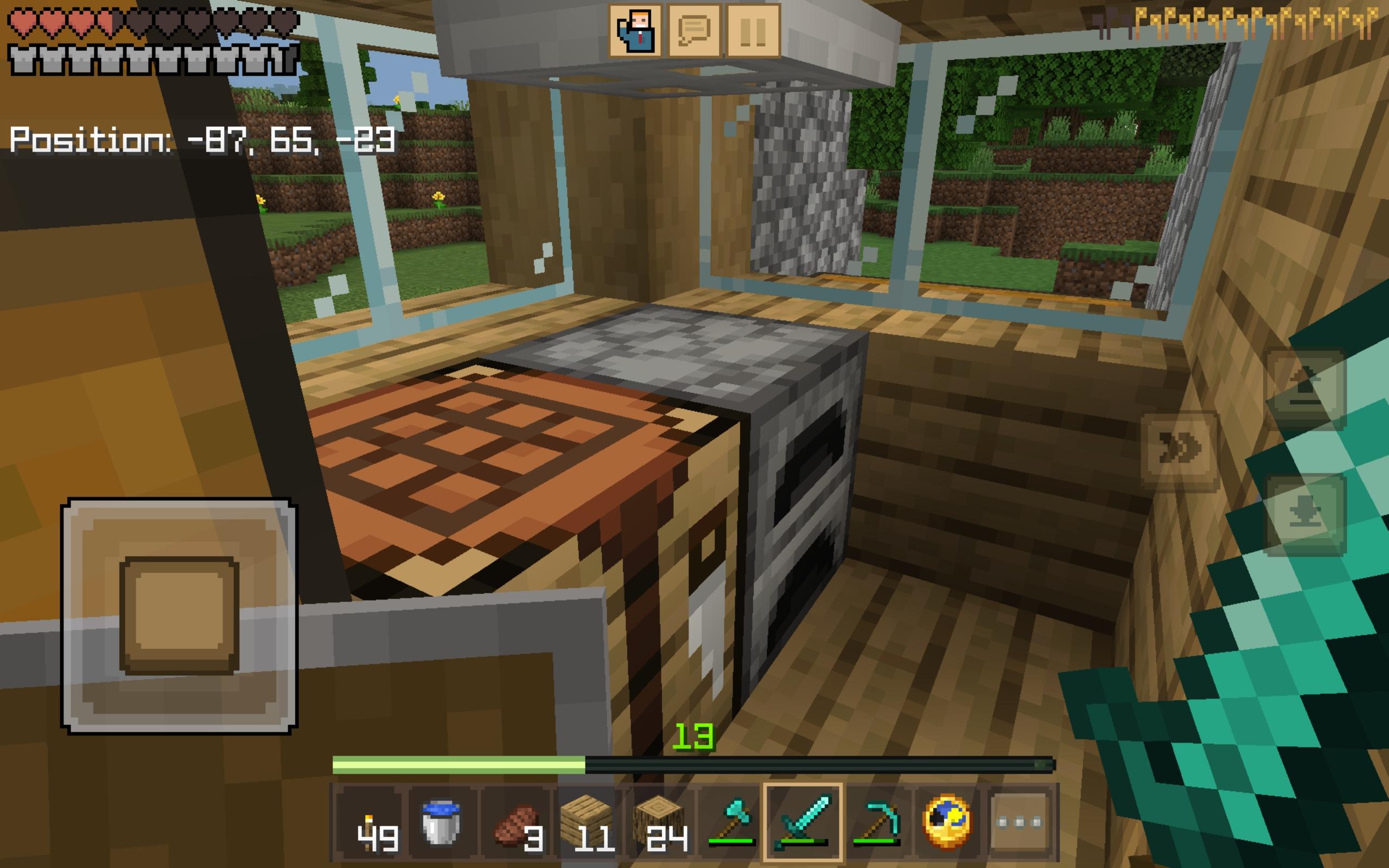Pause the game
Image resolution: width=1389 pixels, height=868 pixels.
(753, 31)
